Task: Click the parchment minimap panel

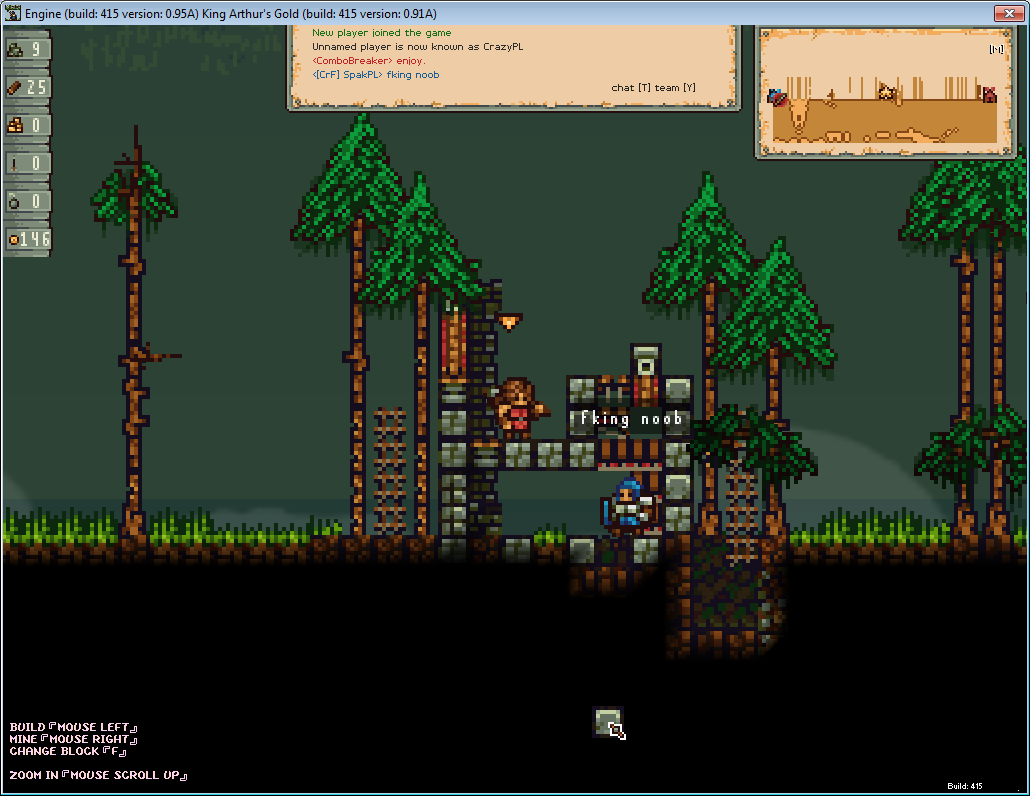Action: (x=886, y=92)
